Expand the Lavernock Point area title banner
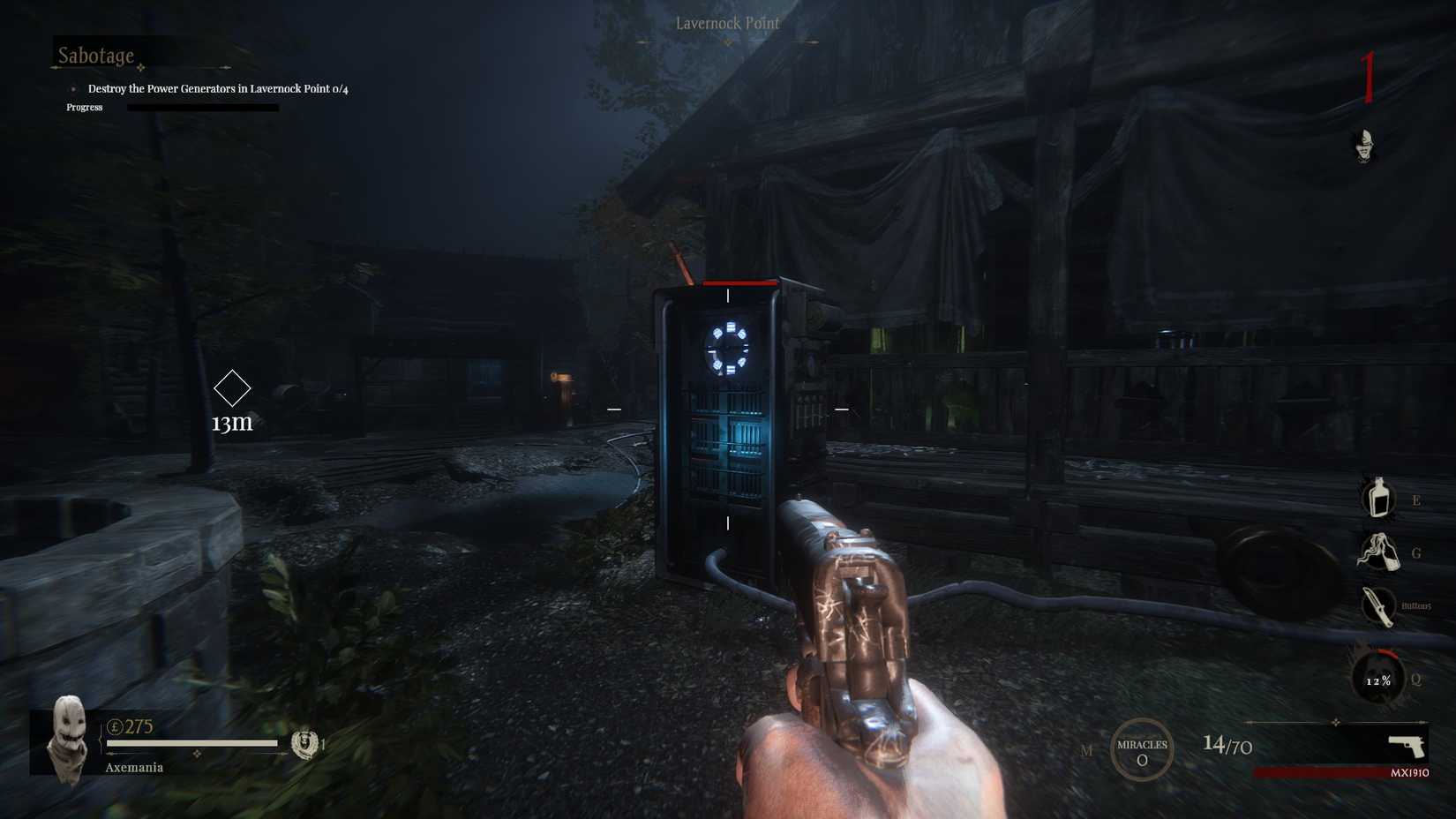 click(727, 24)
